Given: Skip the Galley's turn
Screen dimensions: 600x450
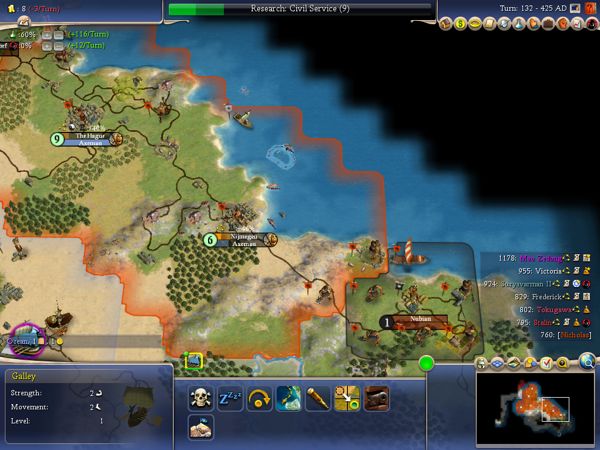Looking at the screenshot, I should point(260,397).
